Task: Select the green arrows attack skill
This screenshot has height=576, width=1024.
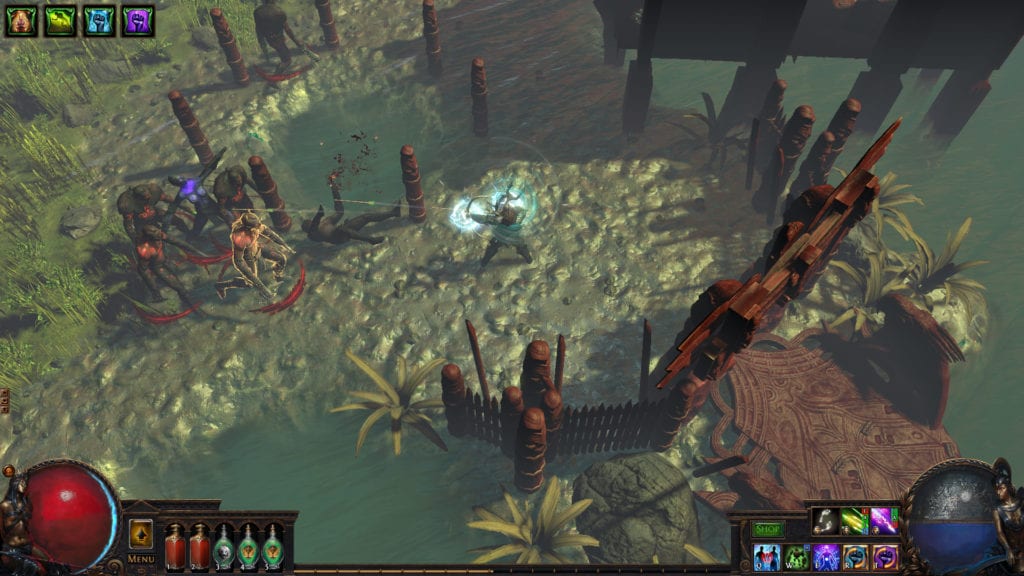Action: [x=854, y=520]
